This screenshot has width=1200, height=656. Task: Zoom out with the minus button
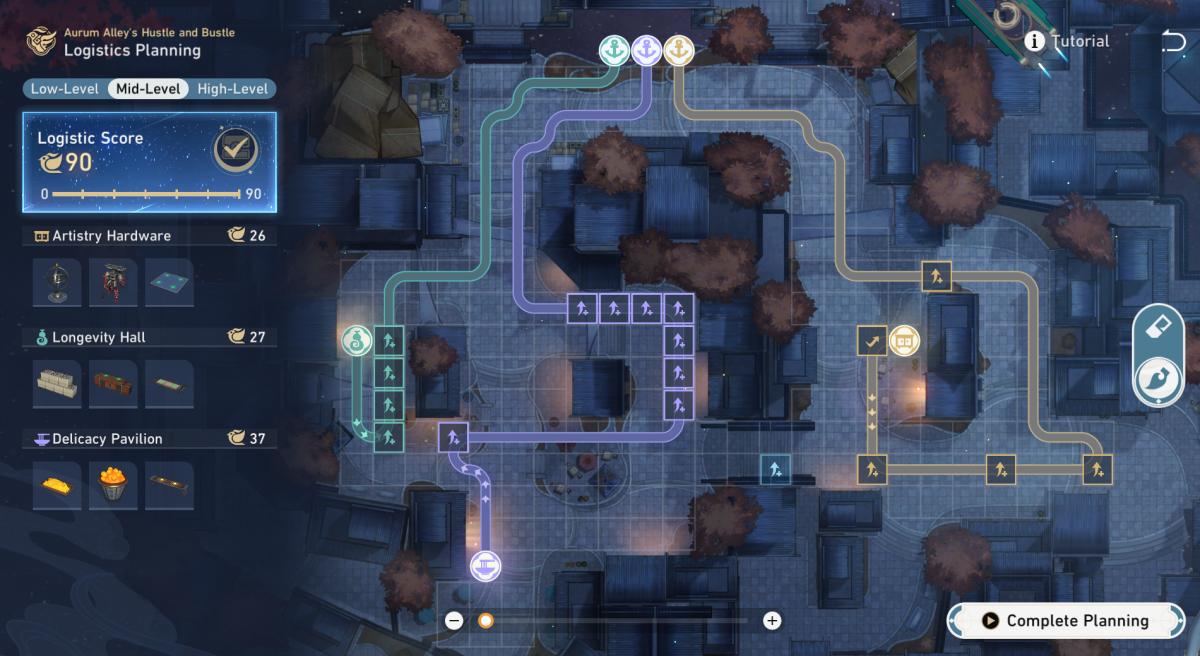click(x=454, y=621)
